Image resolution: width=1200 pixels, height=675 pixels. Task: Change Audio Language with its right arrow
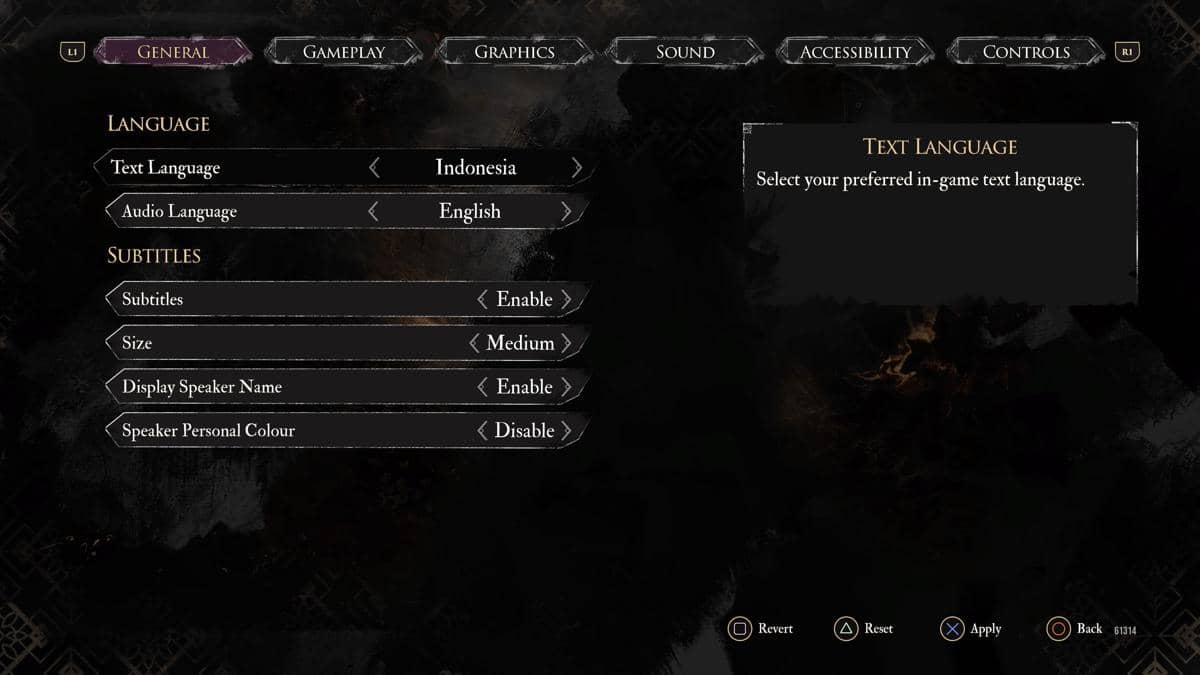(566, 211)
